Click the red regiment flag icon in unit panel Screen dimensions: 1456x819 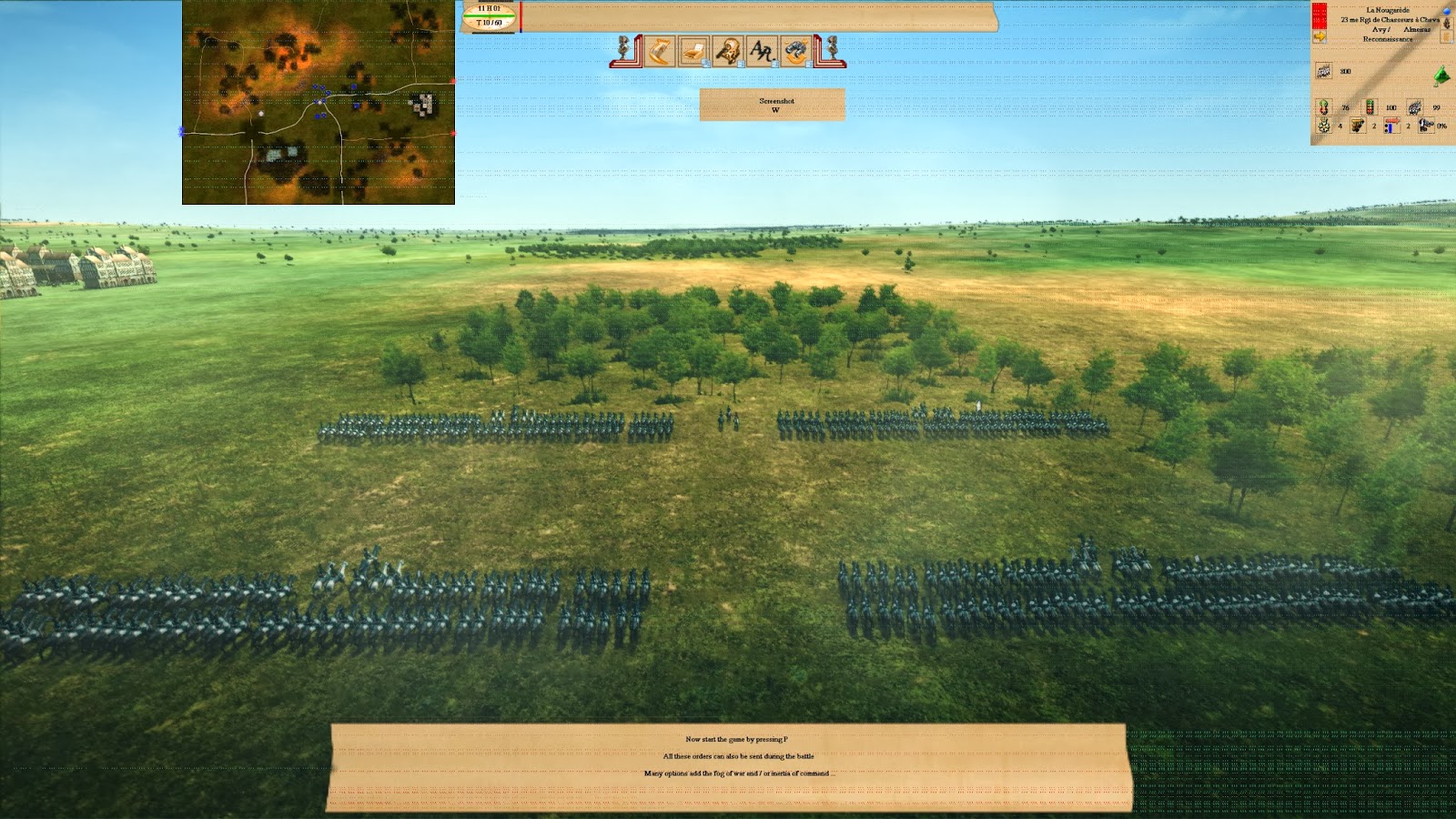(1319, 15)
